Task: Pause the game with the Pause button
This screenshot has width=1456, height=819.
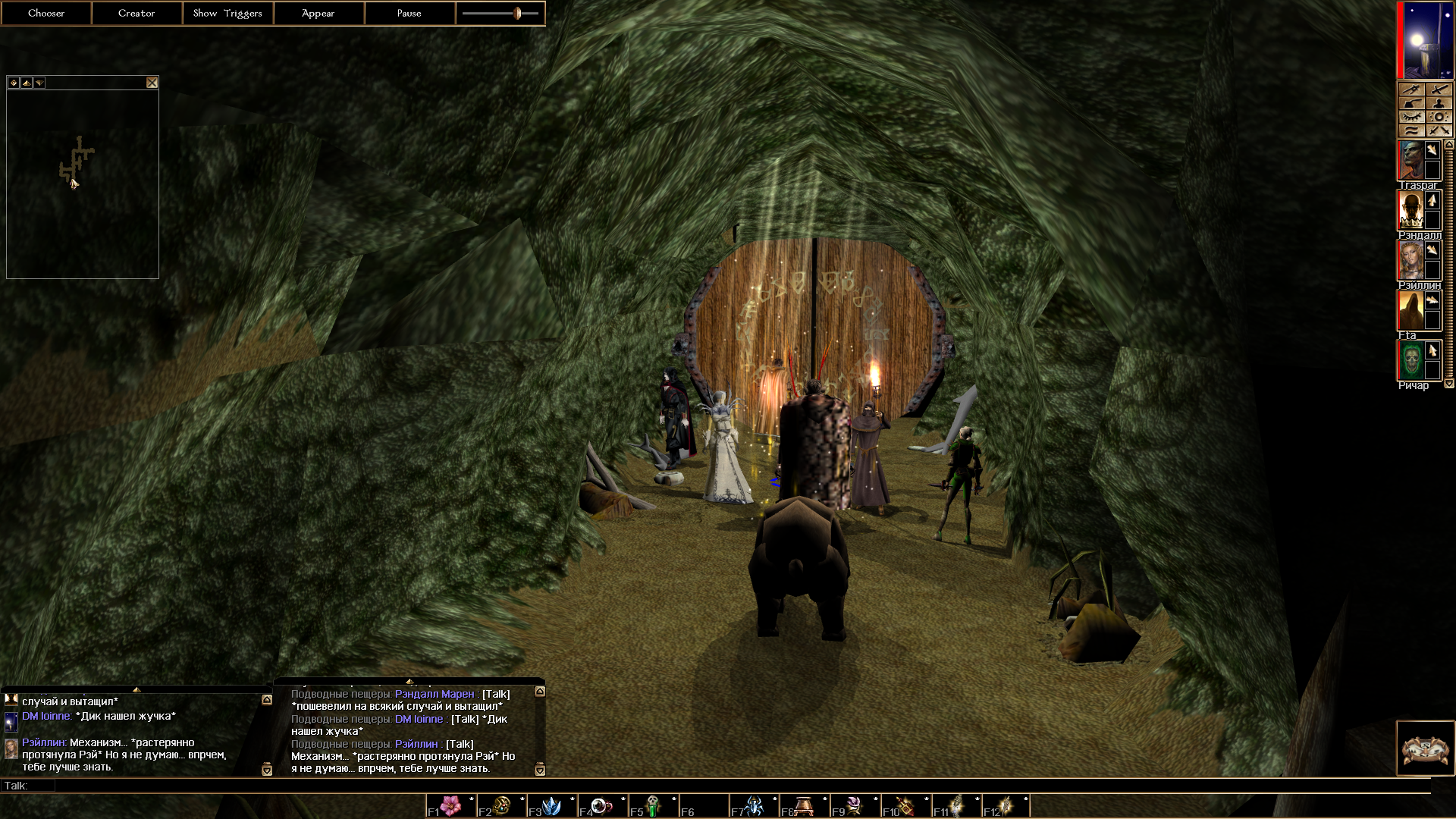Action: pyautogui.click(x=409, y=13)
